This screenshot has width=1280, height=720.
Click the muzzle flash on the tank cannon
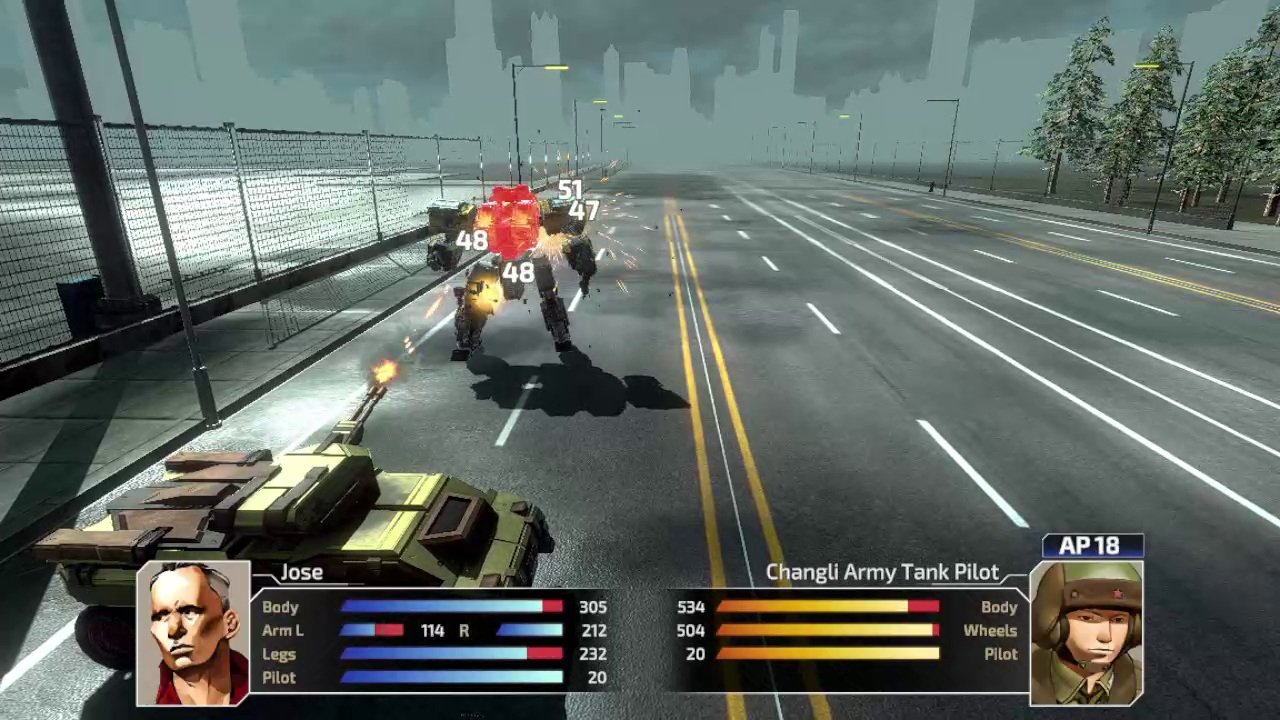point(385,370)
